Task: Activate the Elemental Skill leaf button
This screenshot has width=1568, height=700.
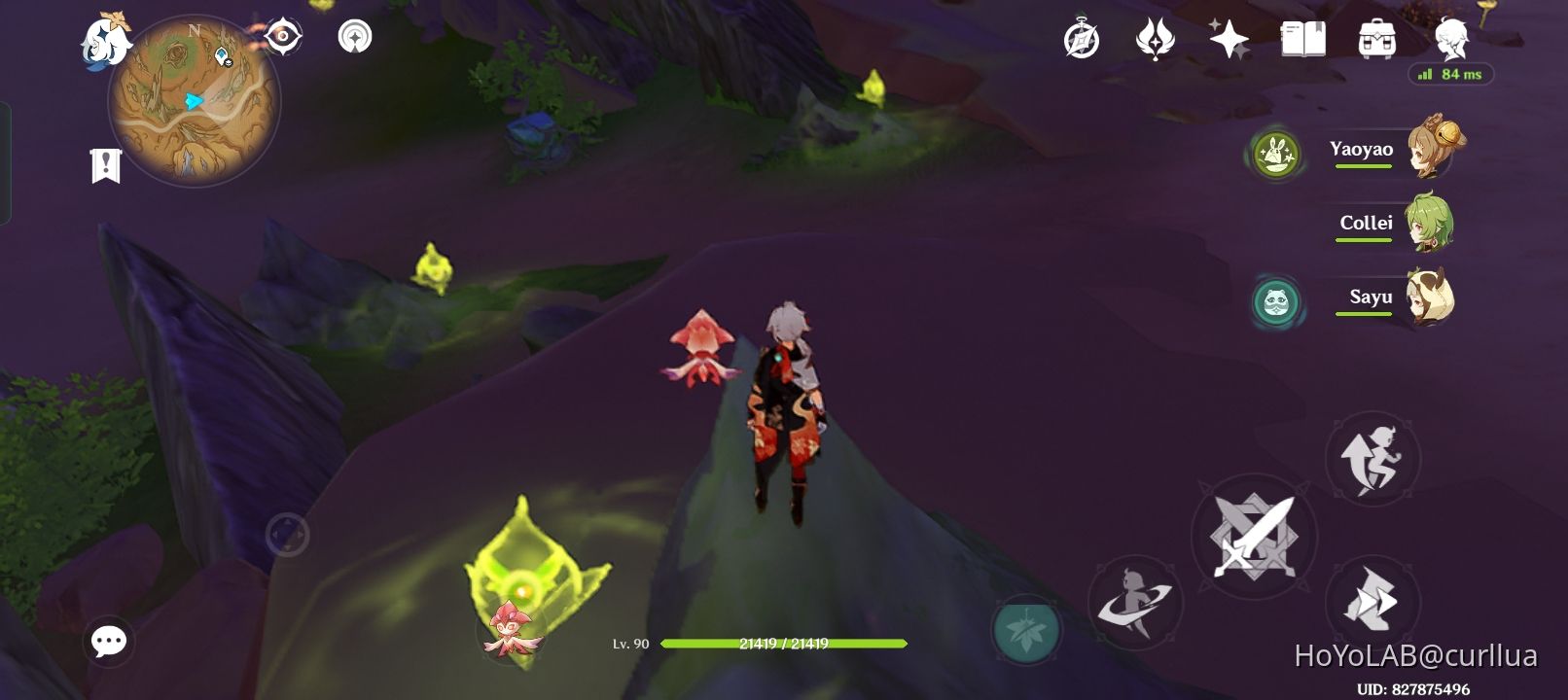Action: tap(1026, 631)
